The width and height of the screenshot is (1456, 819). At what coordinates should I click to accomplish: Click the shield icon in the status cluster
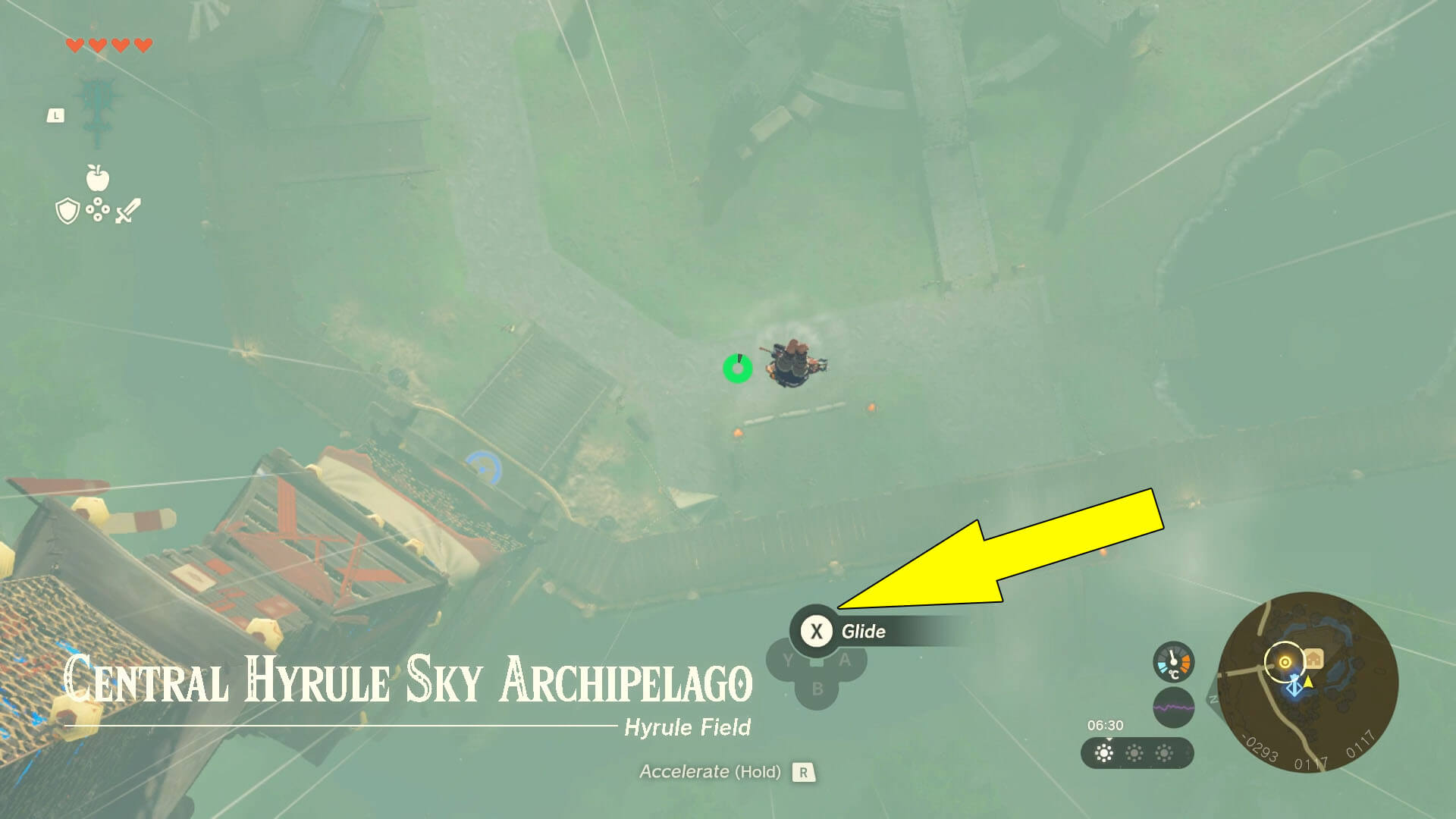coord(67,210)
